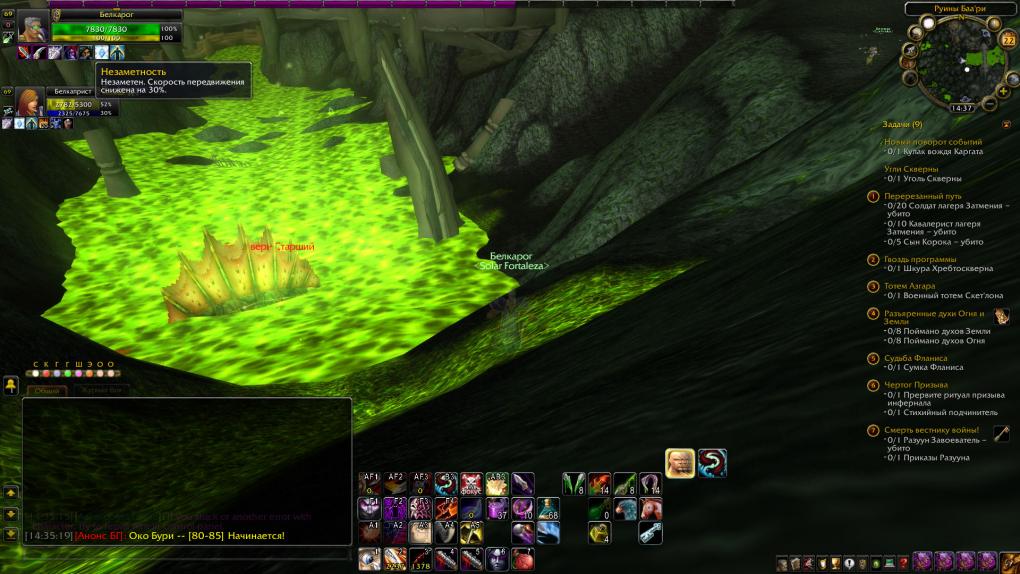
Task: Use the teal potion with 68 charges
Action: pos(548,509)
